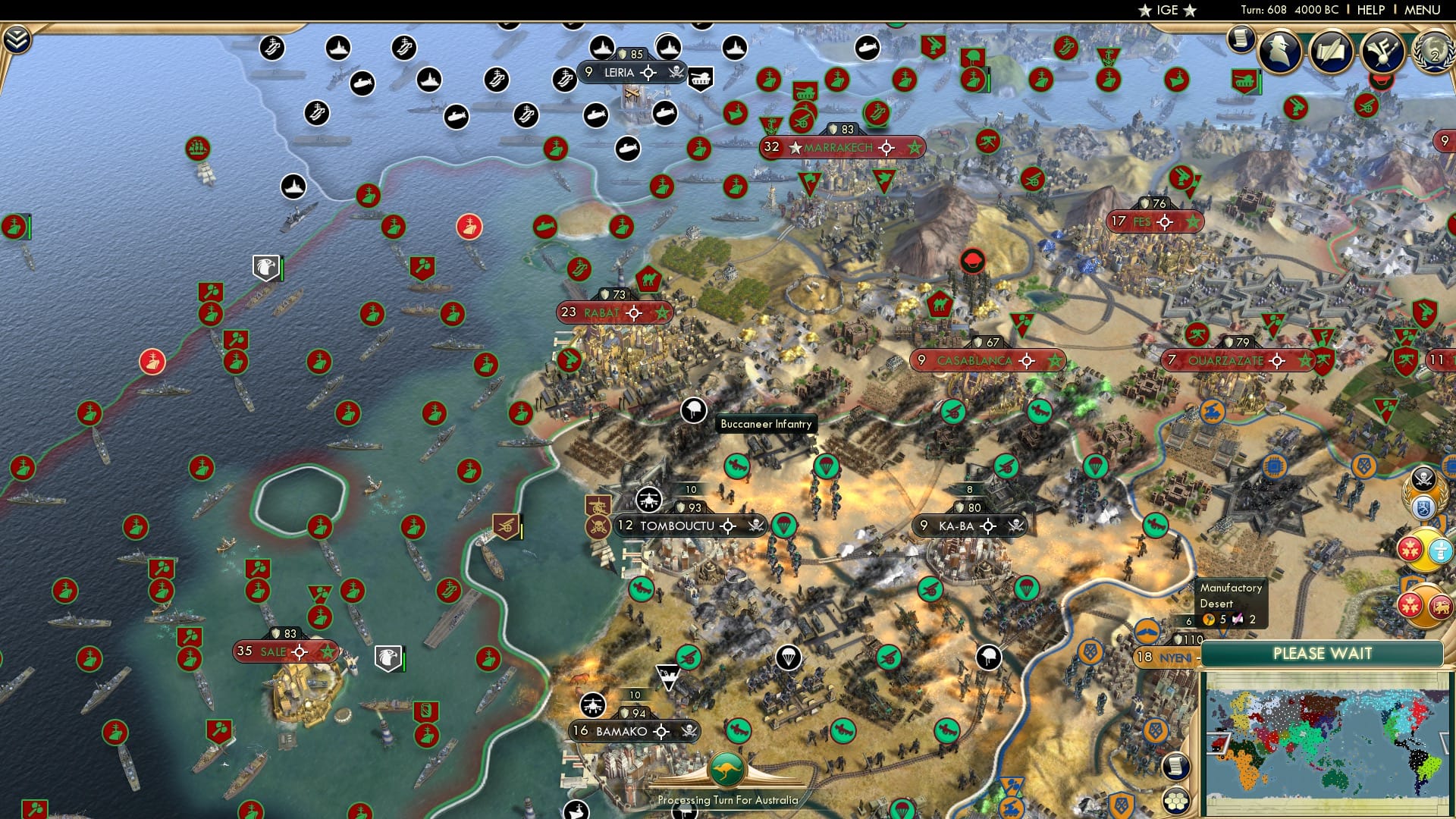Image resolution: width=1456 pixels, height=819 pixels.
Task: Expand the Lion emblem diplomacy notification
Action: pos(1441,605)
